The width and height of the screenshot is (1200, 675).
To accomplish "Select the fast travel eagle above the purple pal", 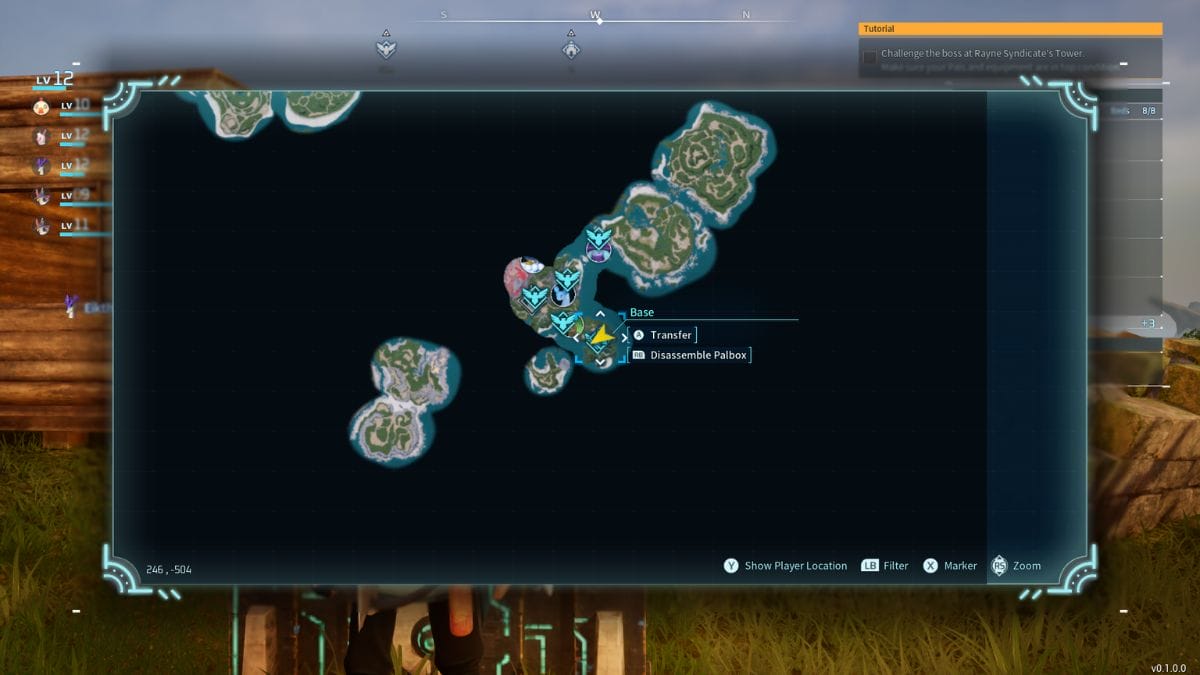I will 598,238.
